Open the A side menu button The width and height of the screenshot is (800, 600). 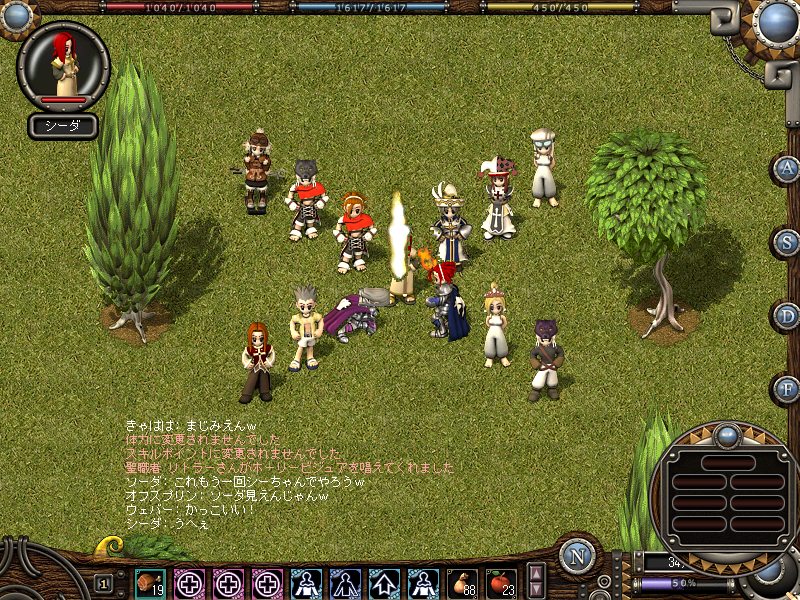pyautogui.click(x=787, y=168)
